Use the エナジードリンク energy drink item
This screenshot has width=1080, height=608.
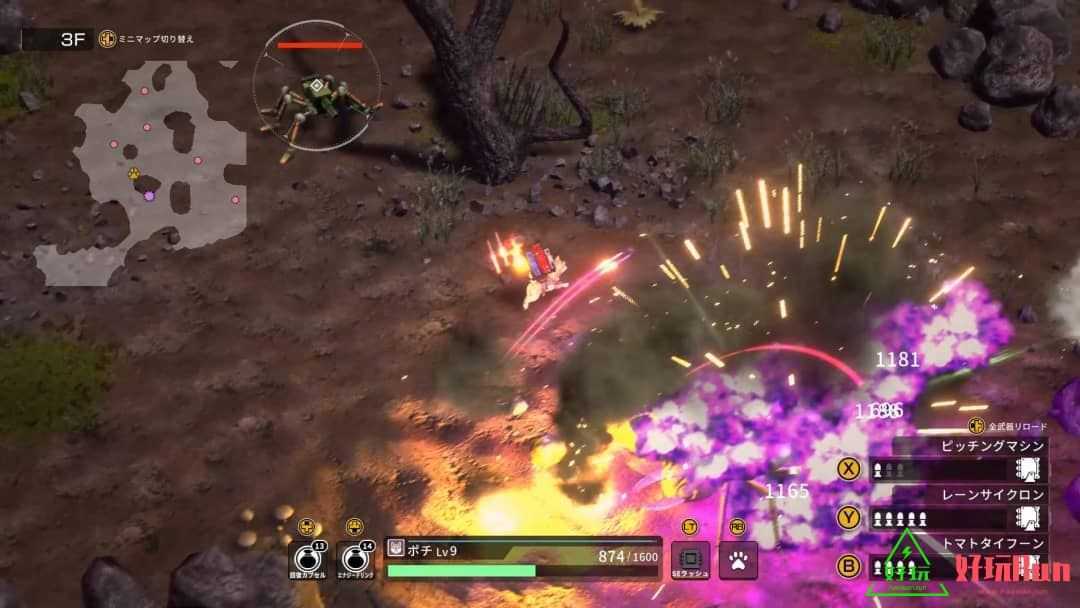tap(354, 561)
